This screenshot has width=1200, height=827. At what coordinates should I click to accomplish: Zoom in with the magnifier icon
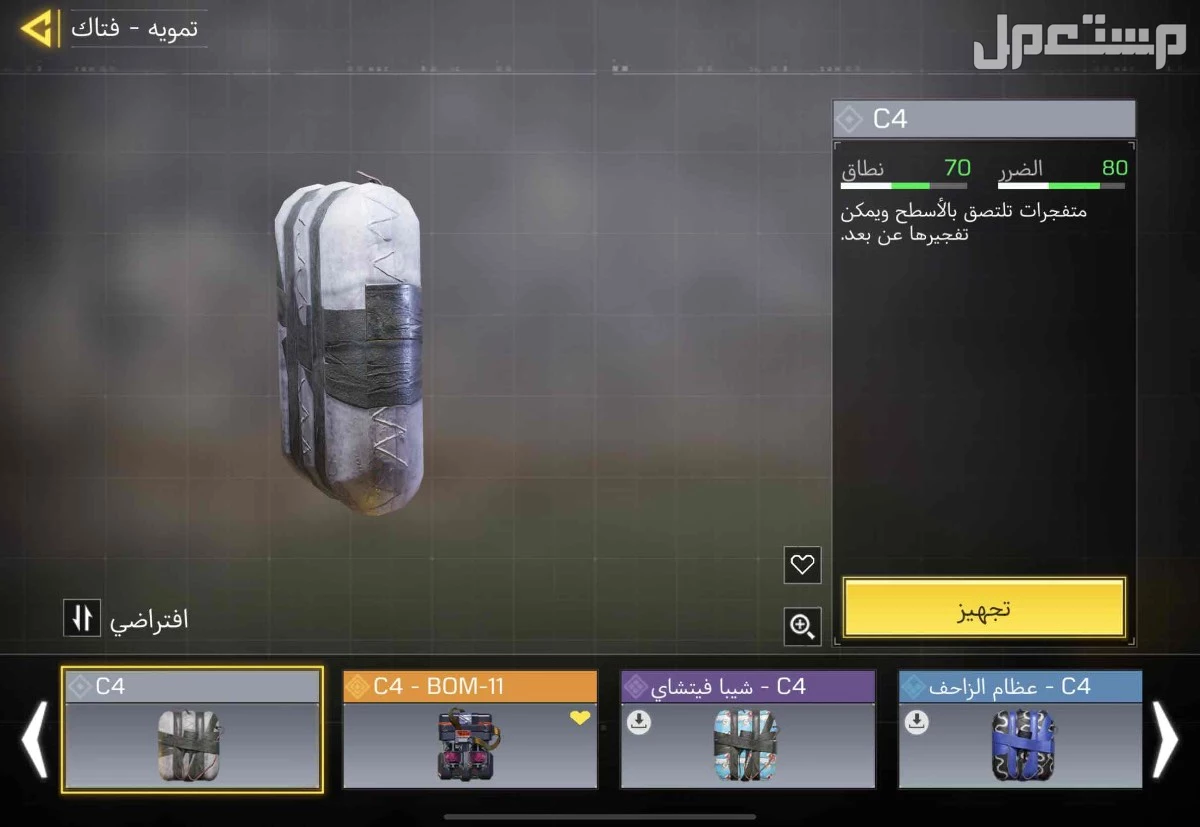click(x=802, y=627)
